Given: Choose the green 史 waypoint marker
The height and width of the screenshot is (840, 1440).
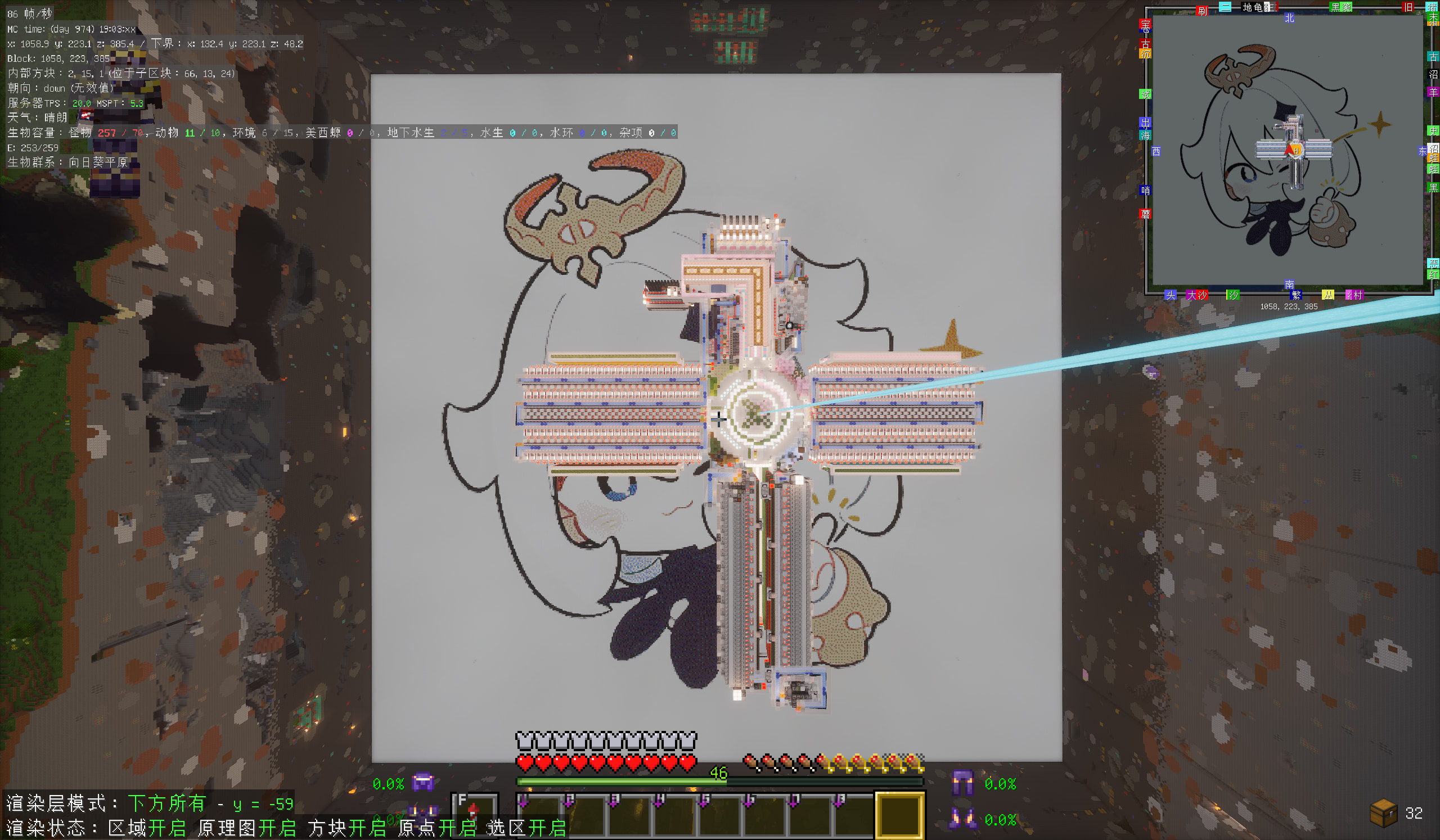Looking at the screenshot, I should (x=1433, y=131).
